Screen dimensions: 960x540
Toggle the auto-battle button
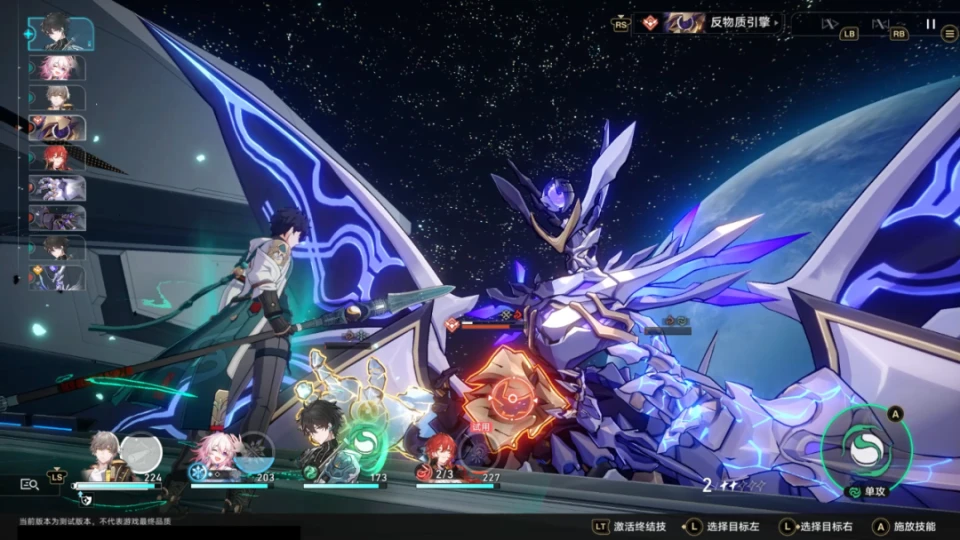[x=829, y=24]
